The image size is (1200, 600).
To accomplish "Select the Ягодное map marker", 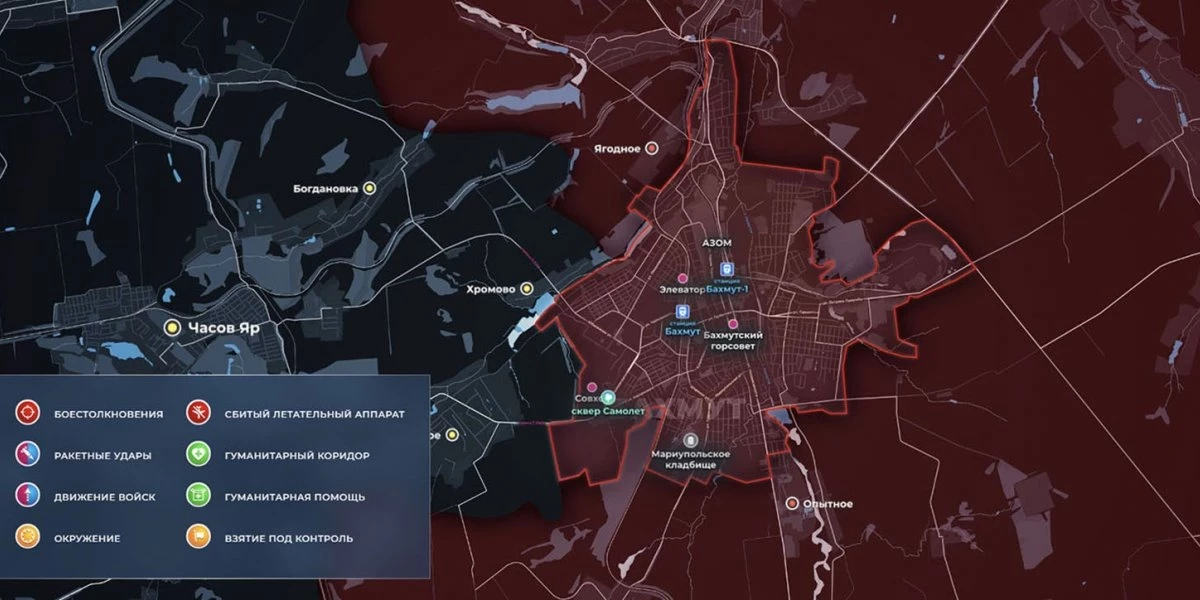I will (652, 149).
